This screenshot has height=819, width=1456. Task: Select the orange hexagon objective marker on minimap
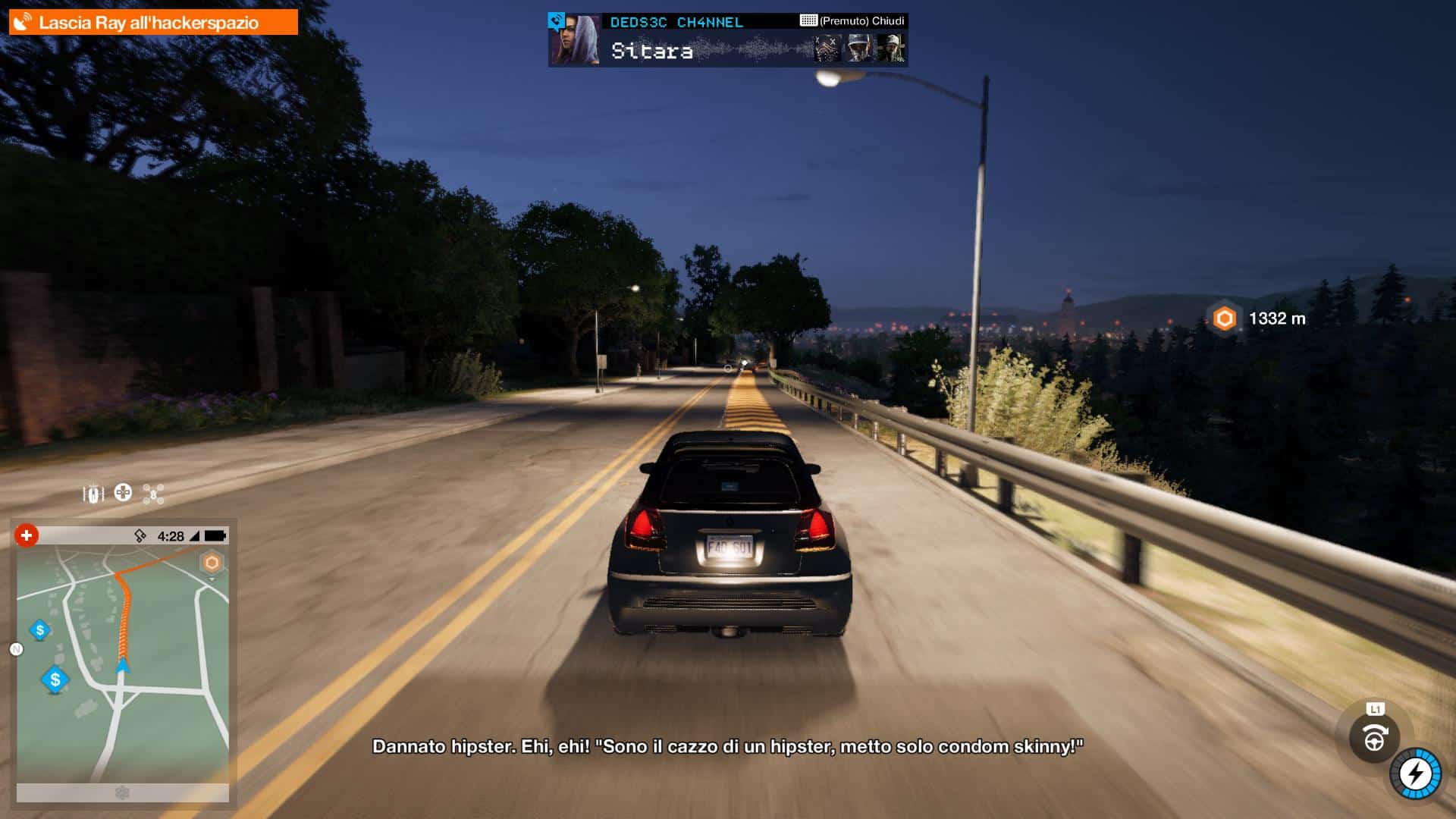212,563
